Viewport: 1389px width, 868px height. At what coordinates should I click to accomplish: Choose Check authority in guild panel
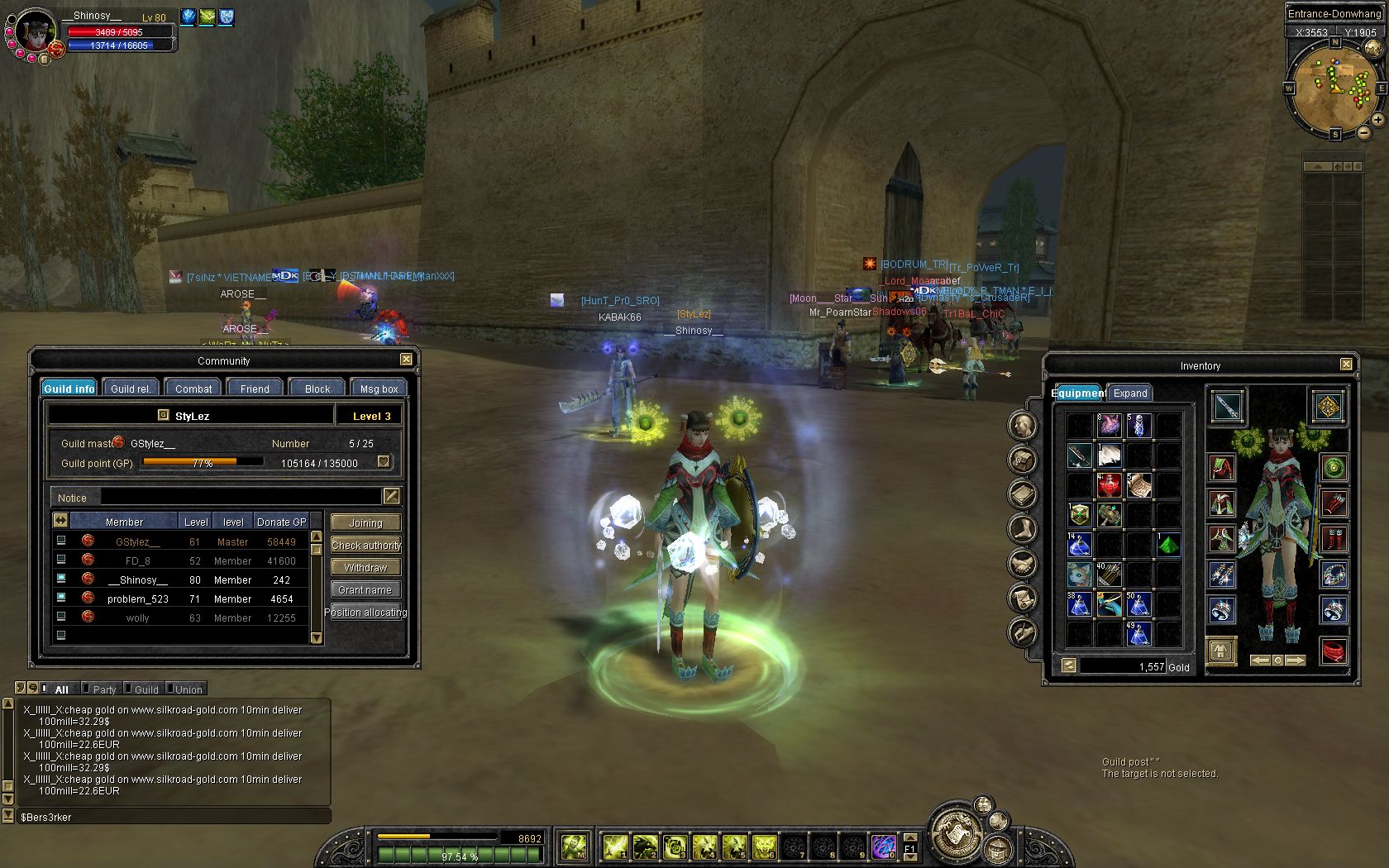(x=365, y=545)
